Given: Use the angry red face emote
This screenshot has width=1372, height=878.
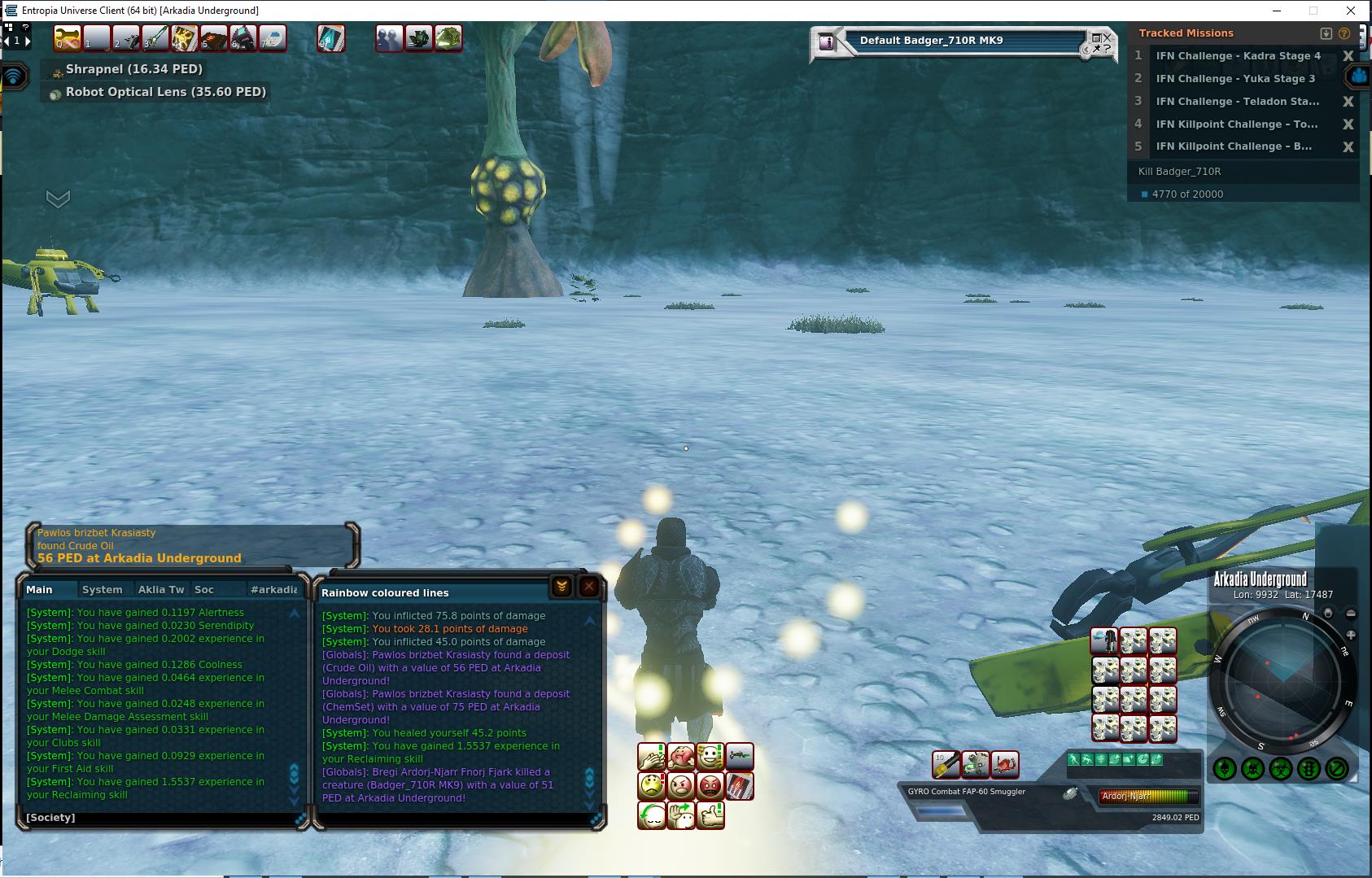Looking at the screenshot, I should coord(710,786).
